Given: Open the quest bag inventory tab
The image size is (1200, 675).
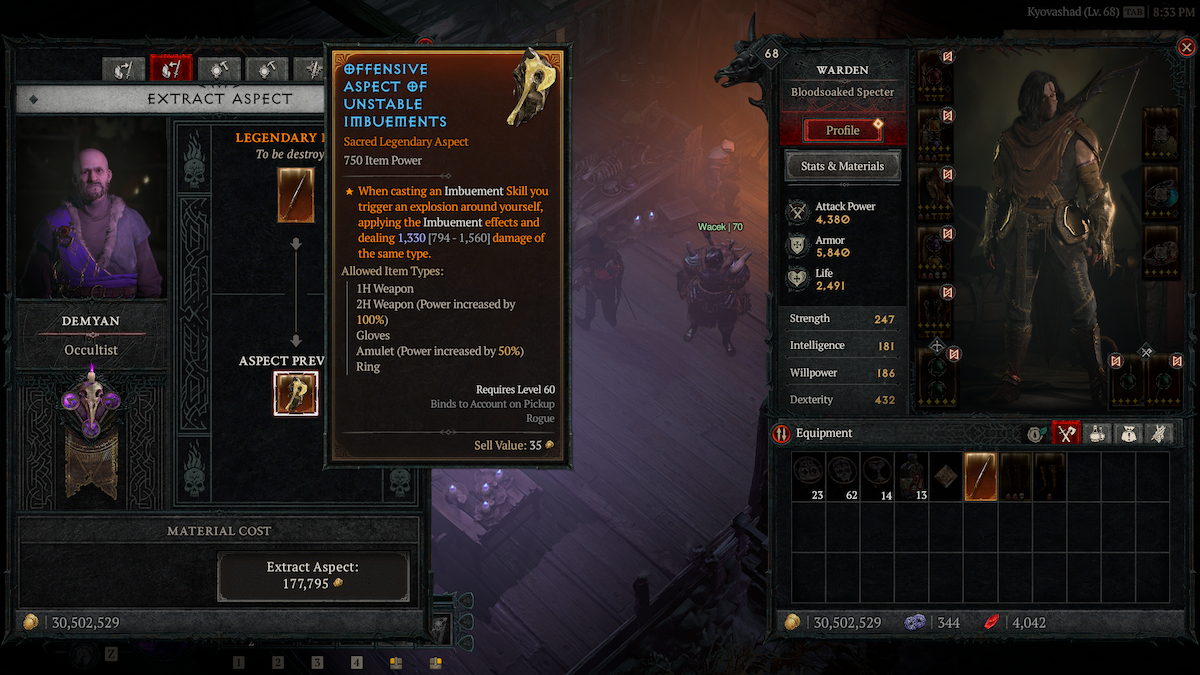Looking at the screenshot, I should pos(1128,433).
